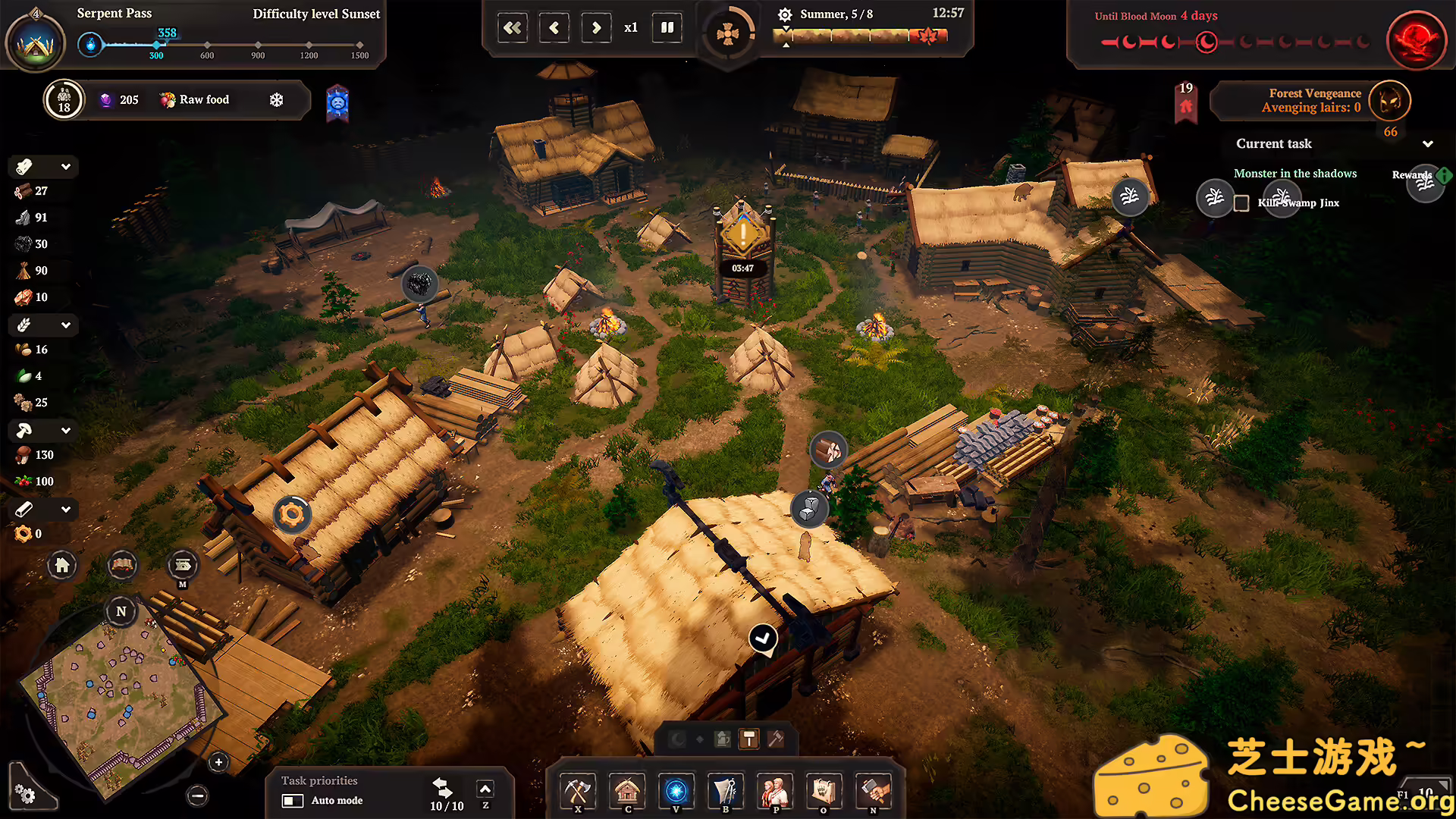Zoom out the minimap with the minus button

click(197, 795)
